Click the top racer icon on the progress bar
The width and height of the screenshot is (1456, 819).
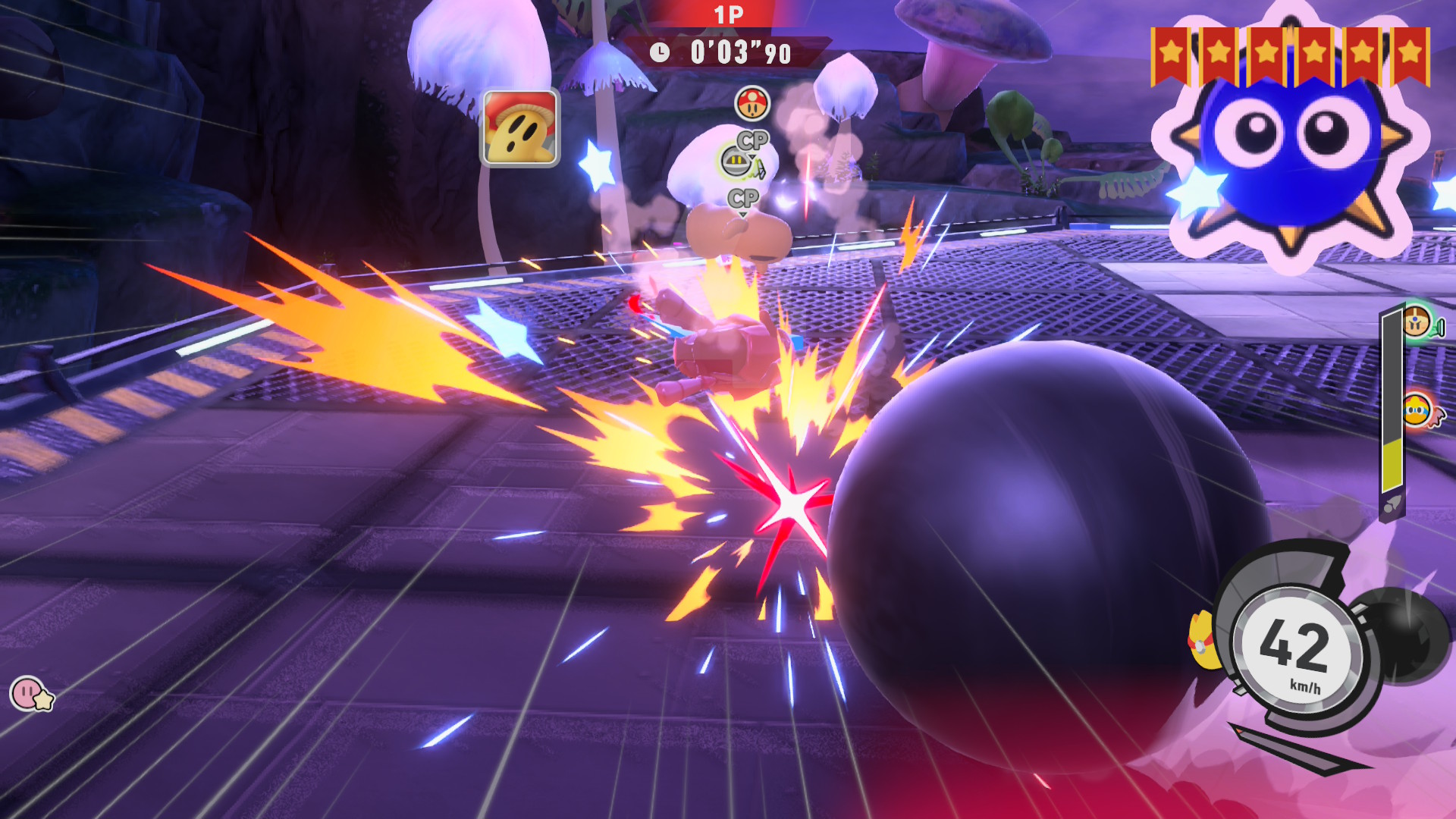pyautogui.click(x=1417, y=322)
